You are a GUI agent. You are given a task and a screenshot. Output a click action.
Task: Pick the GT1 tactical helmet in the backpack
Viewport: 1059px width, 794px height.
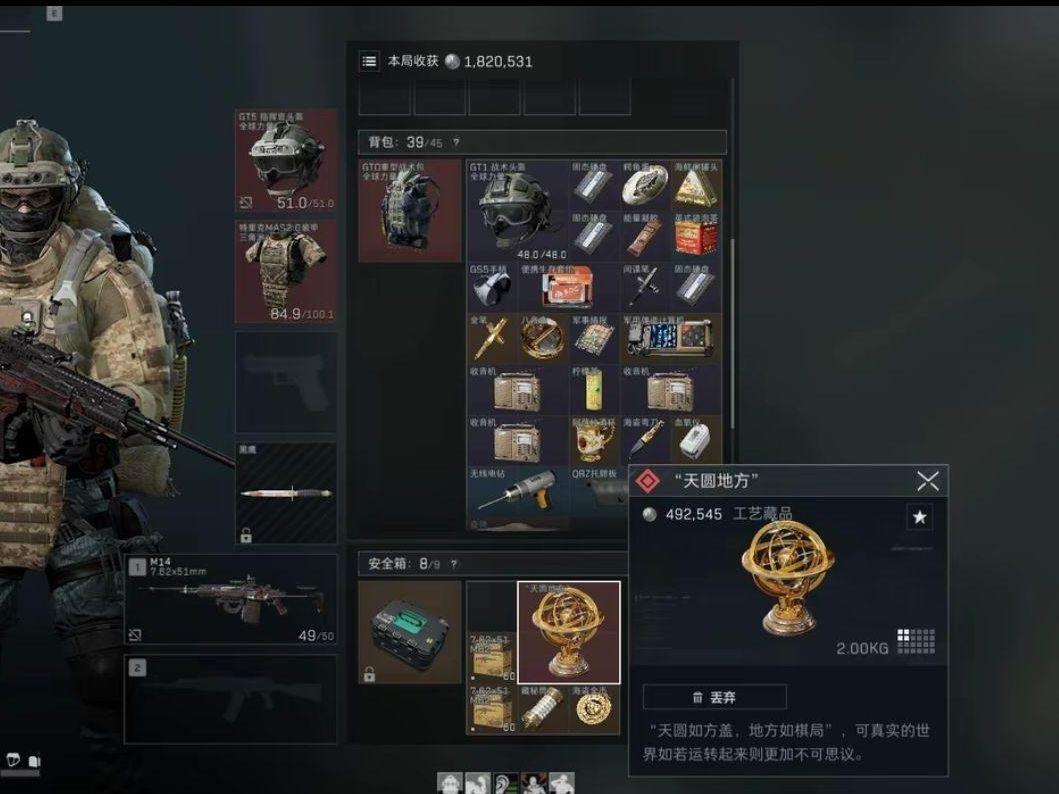516,209
